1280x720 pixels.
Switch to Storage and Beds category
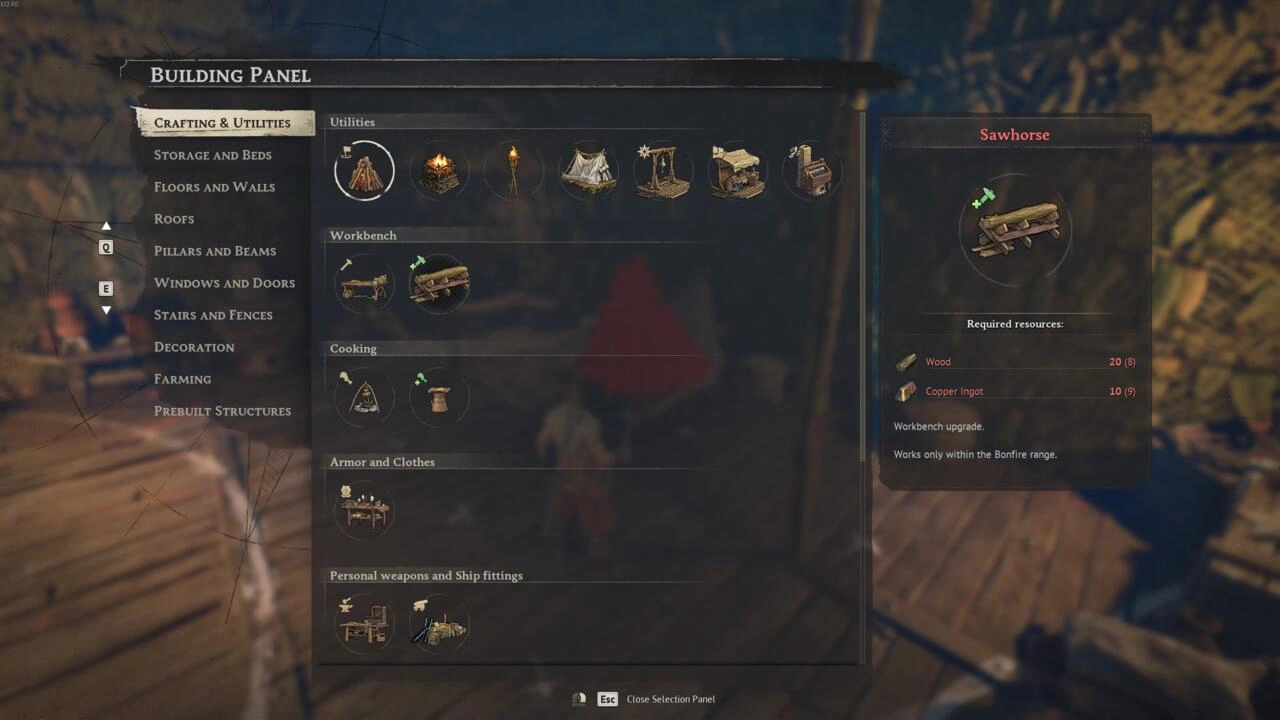pyautogui.click(x=212, y=155)
